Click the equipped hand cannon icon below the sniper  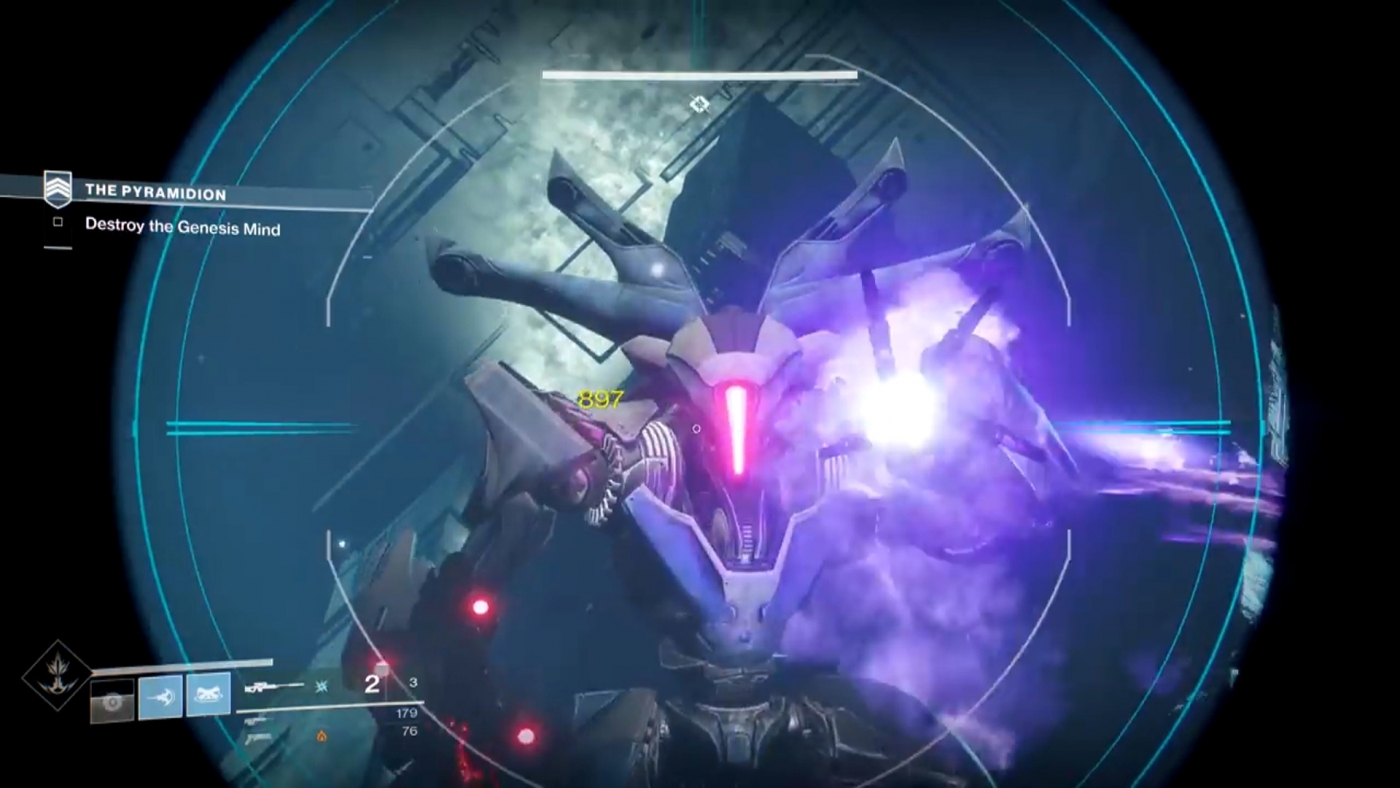[255, 720]
